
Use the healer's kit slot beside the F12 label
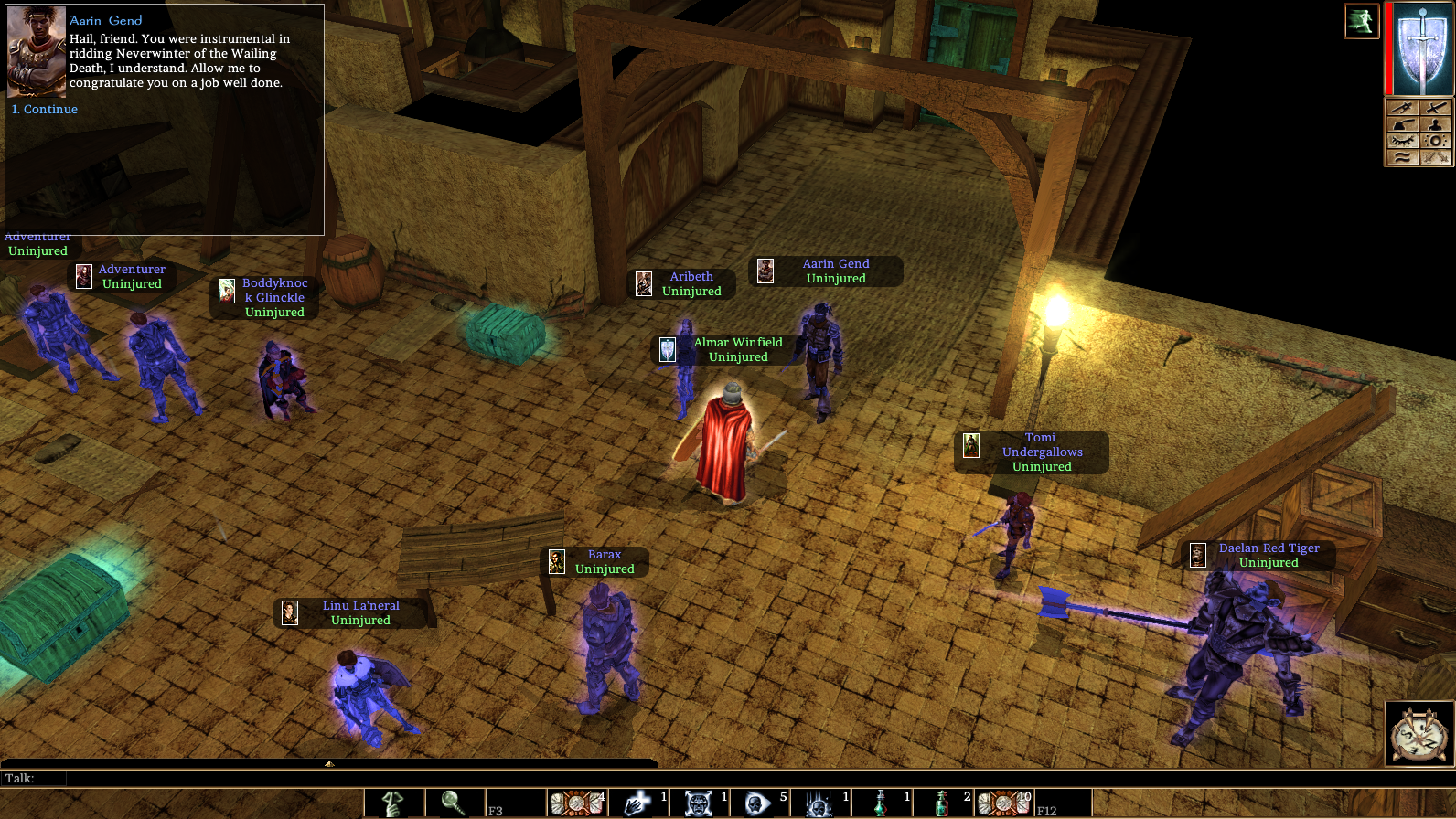1004,803
